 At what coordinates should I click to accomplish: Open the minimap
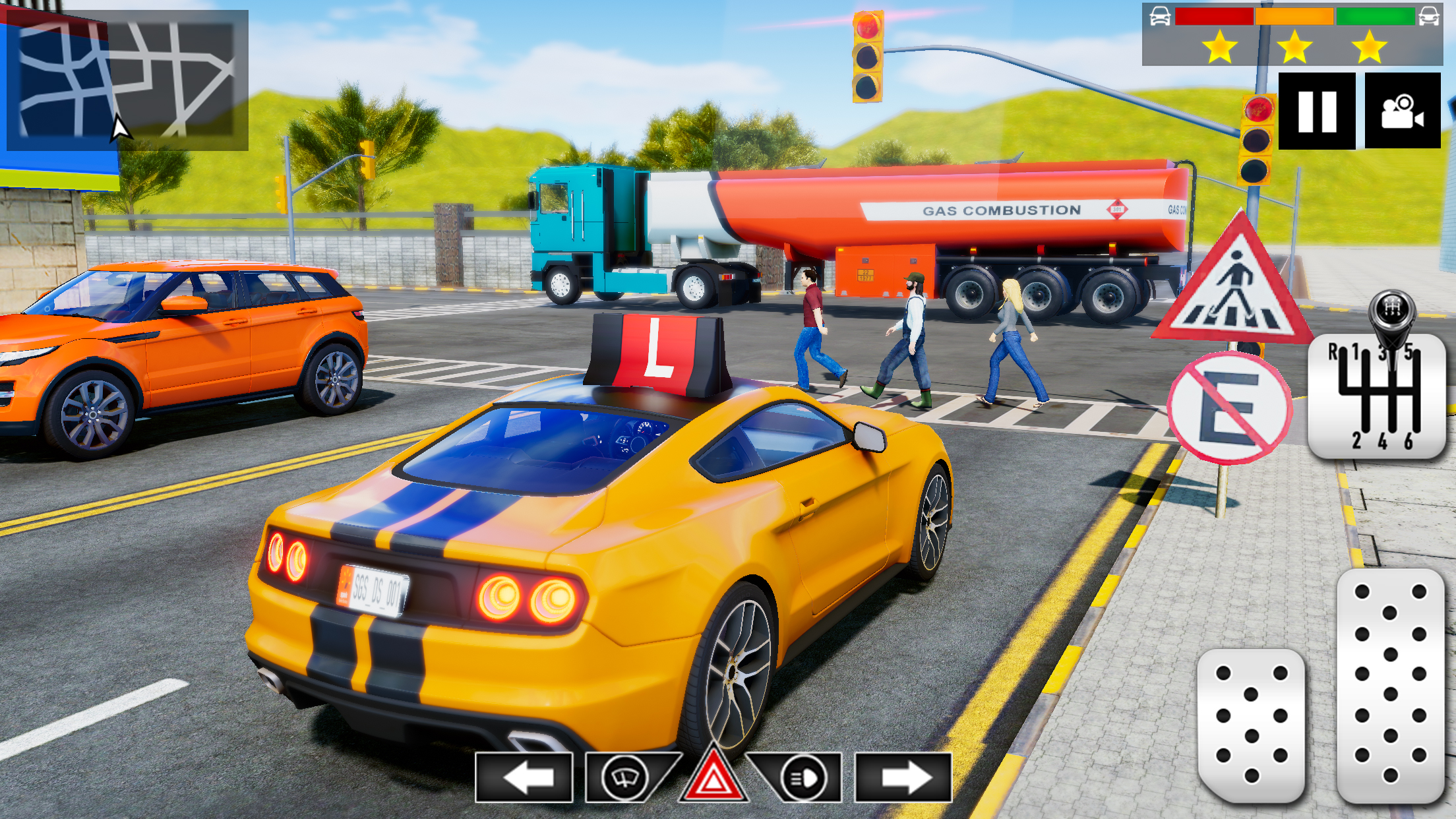click(x=125, y=80)
